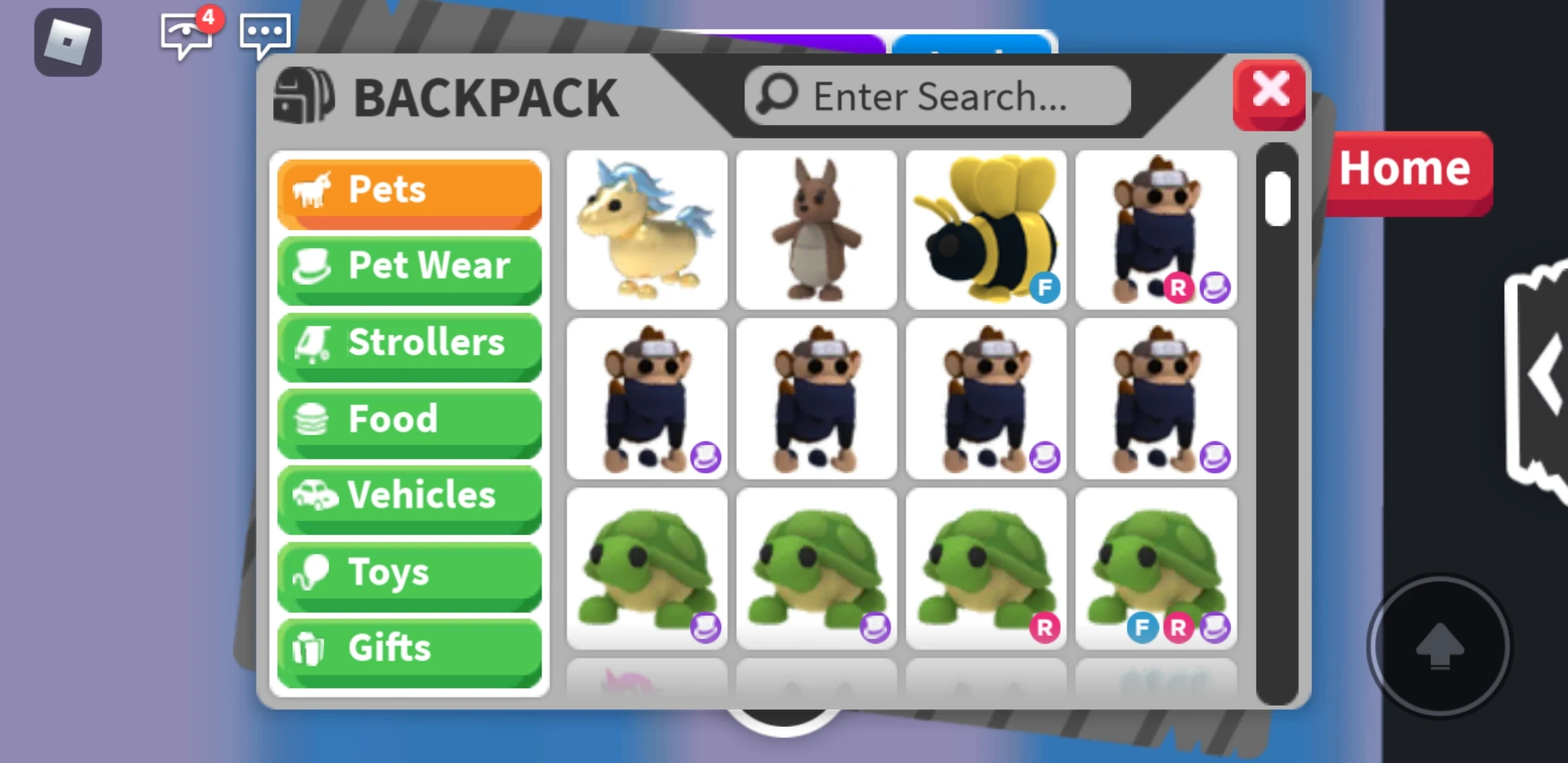
Task: Click the F badge on the Queen Bee
Action: tap(1044, 288)
